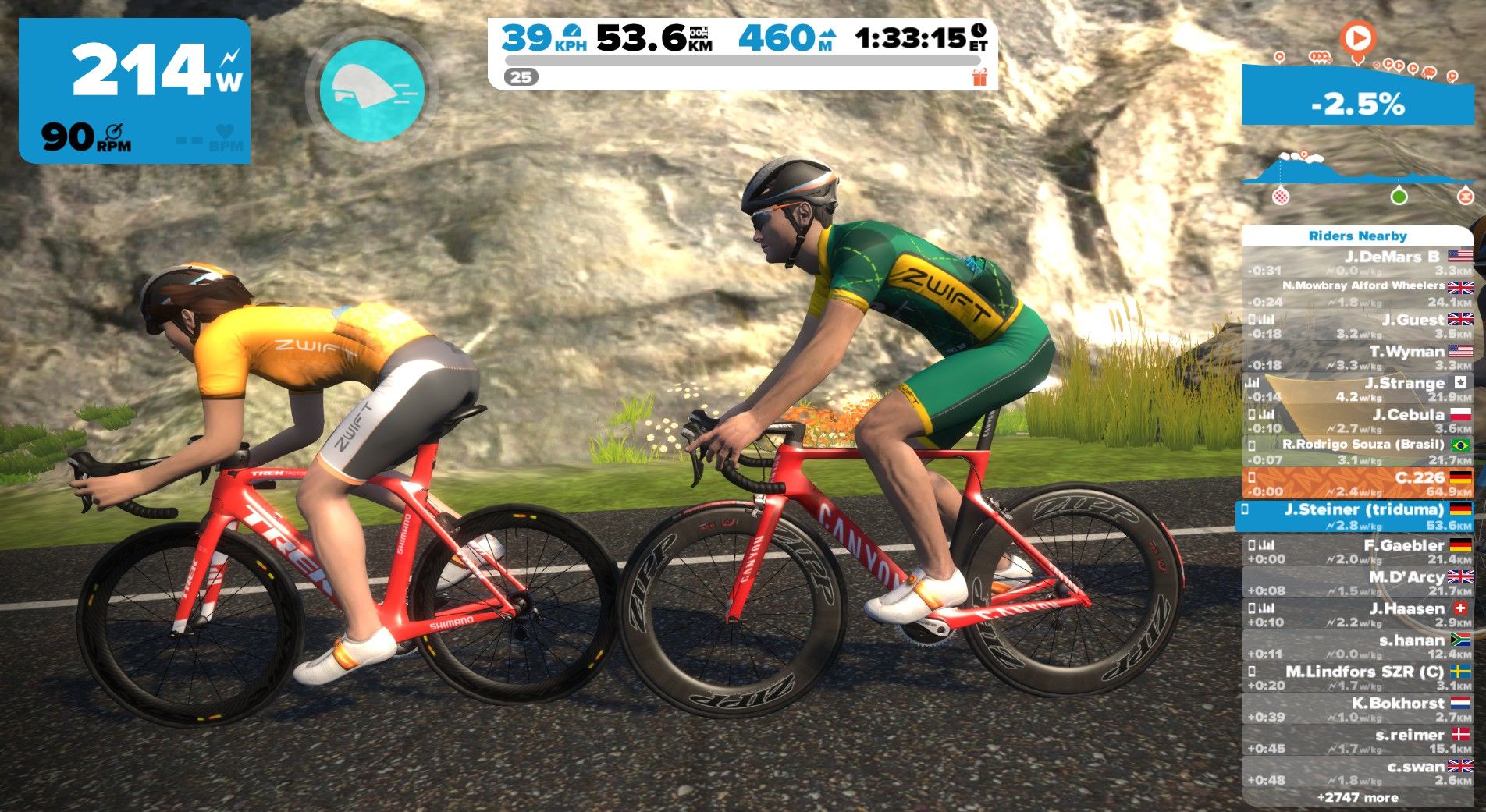Choose F.Gaebler in the rider list
Image resolution: width=1486 pixels, height=812 pixels.
1358,551
